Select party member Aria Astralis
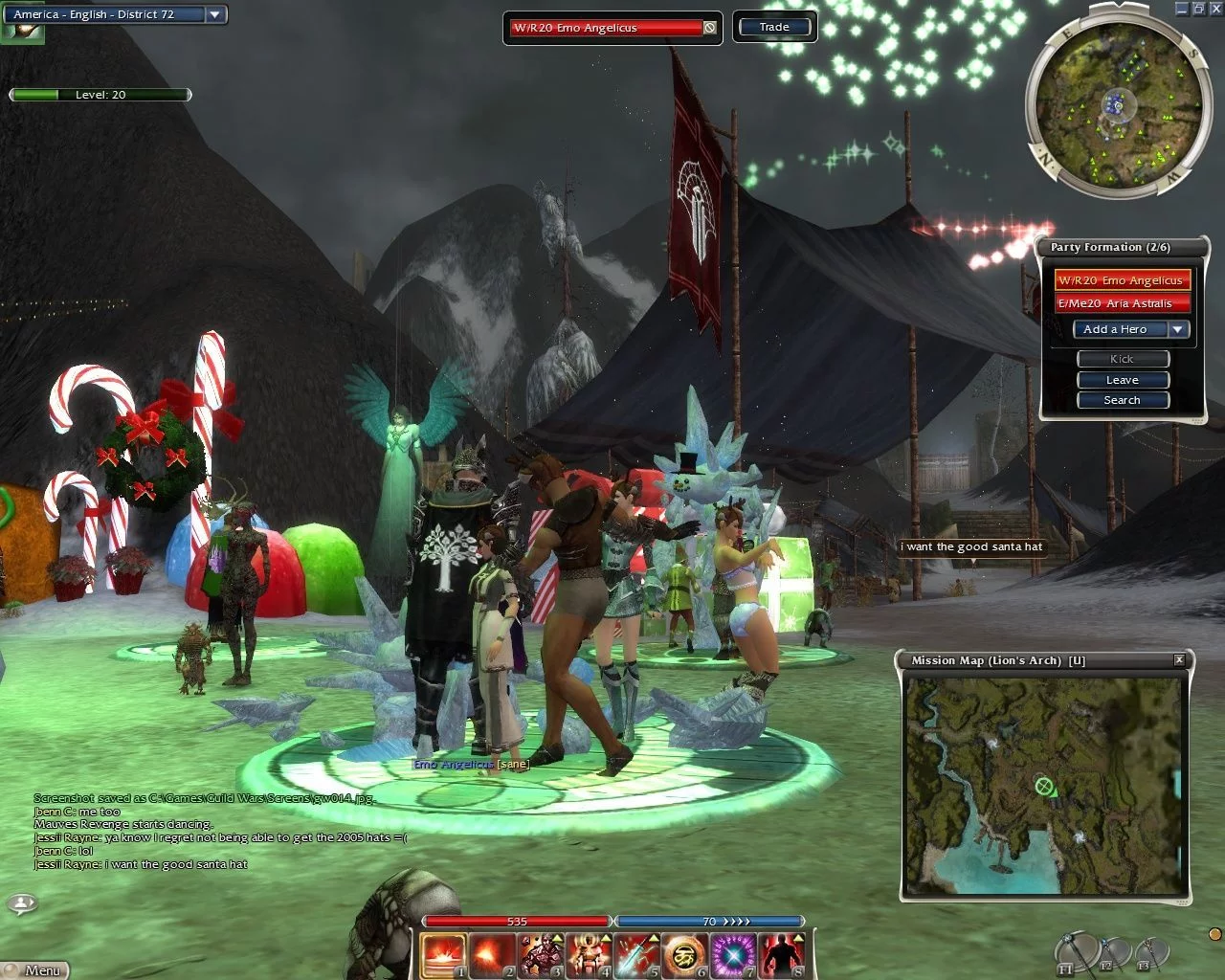 (x=1121, y=303)
